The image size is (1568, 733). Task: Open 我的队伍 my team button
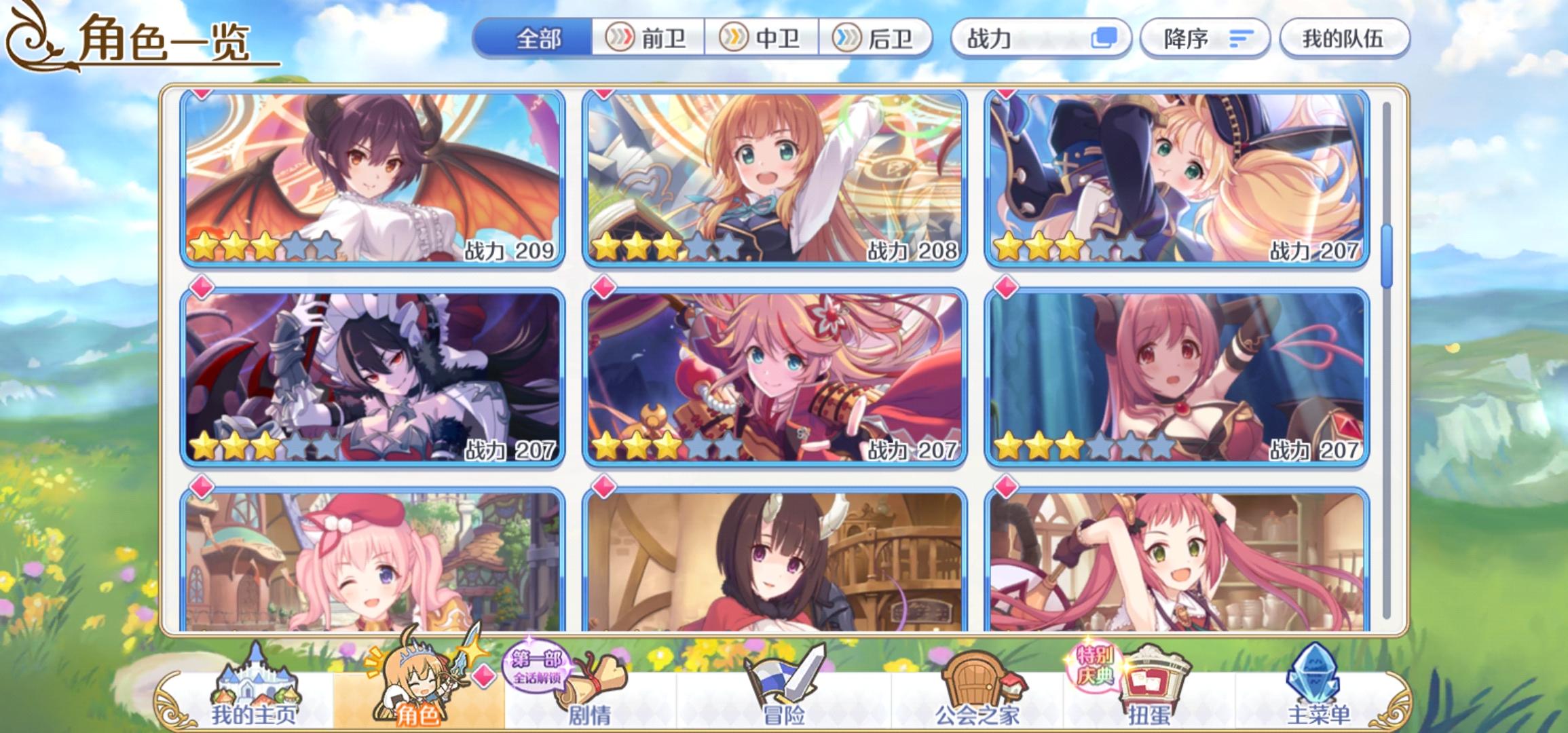click(x=1345, y=39)
